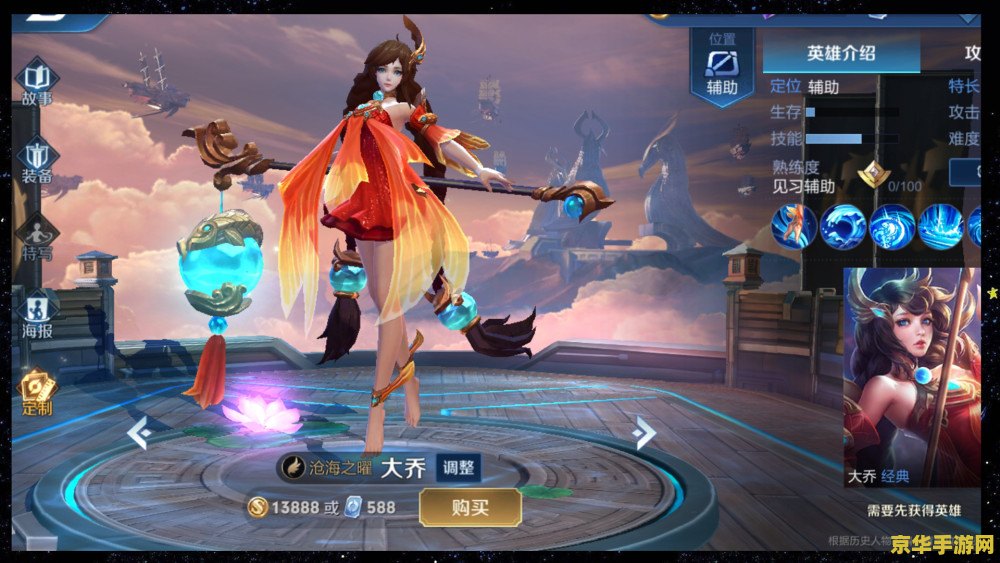View the crashing wave skill icon

[842, 226]
